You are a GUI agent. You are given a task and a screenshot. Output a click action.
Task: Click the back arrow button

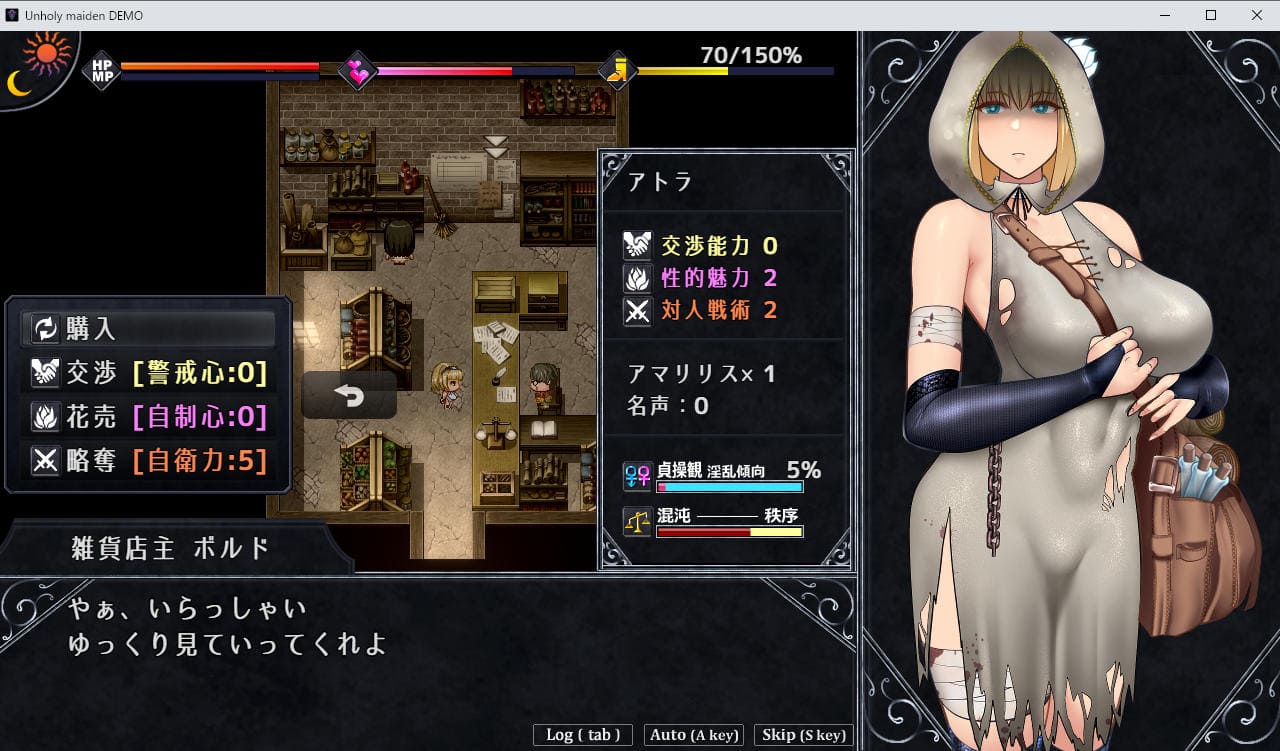[x=349, y=396]
